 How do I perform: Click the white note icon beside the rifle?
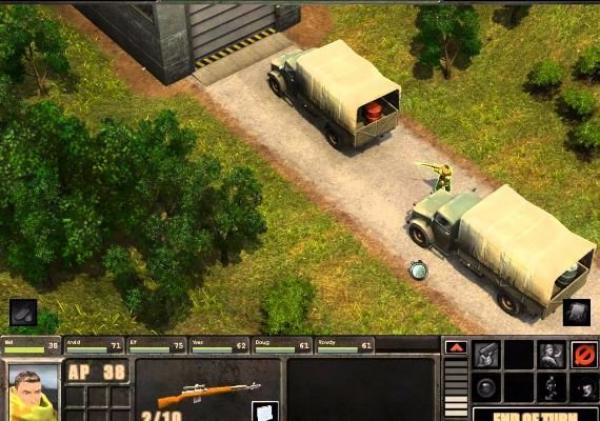[264, 410]
